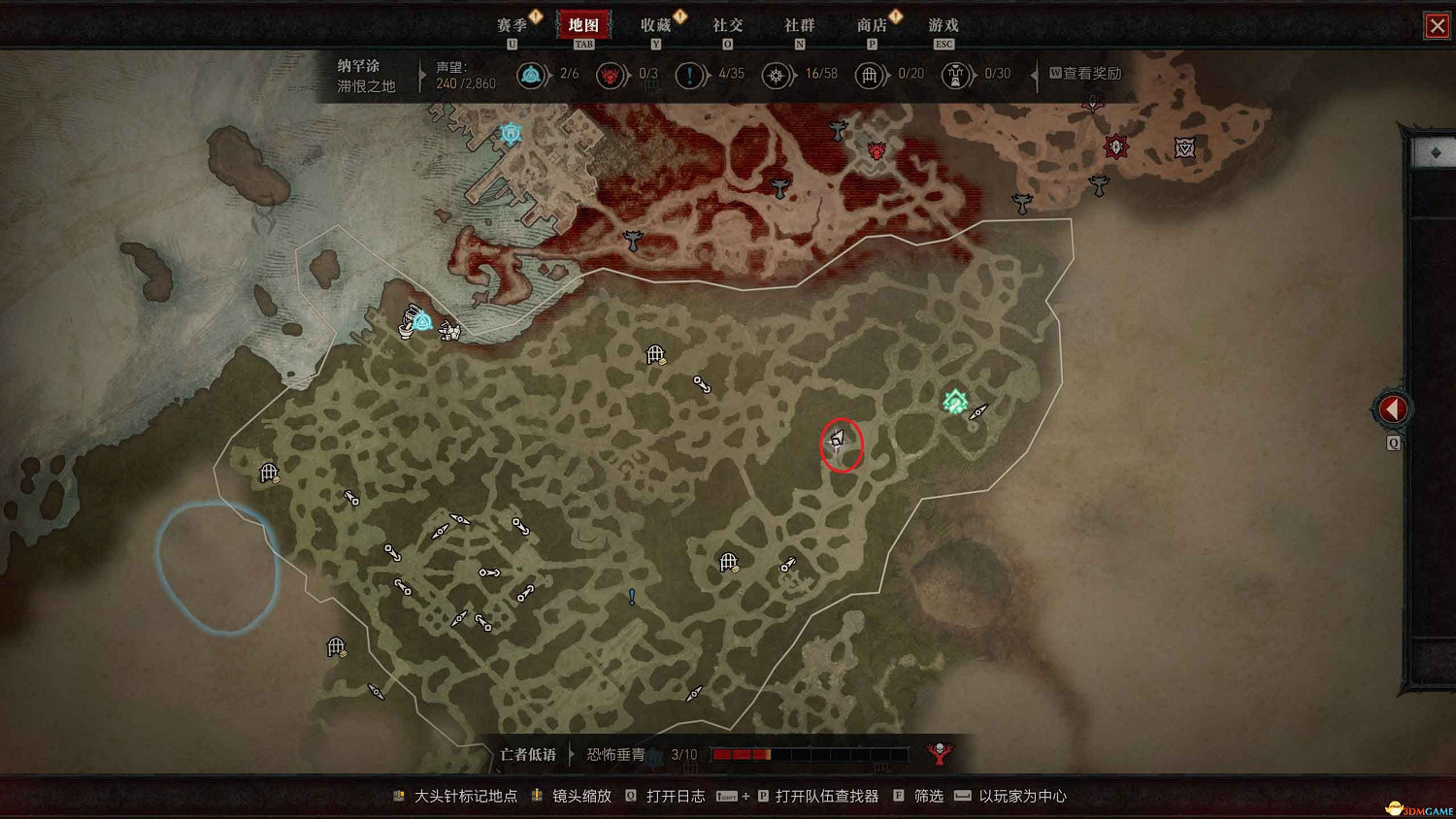This screenshot has width=1456, height=819.
Task: Click the chevron next to the side quests counter
Action: [710, 75]
